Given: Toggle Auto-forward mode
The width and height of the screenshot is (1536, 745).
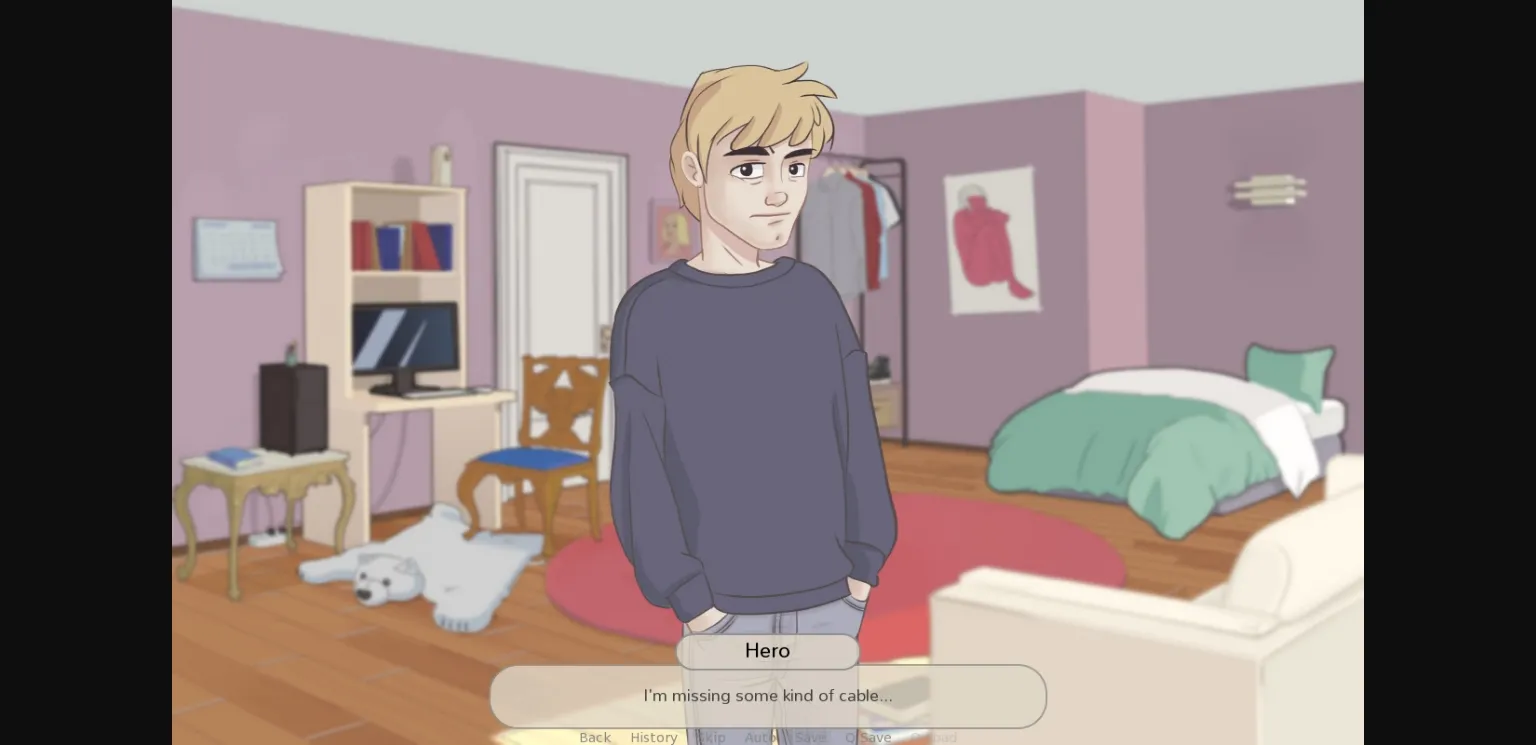Looking at the screenshot, I should point(761,737).
